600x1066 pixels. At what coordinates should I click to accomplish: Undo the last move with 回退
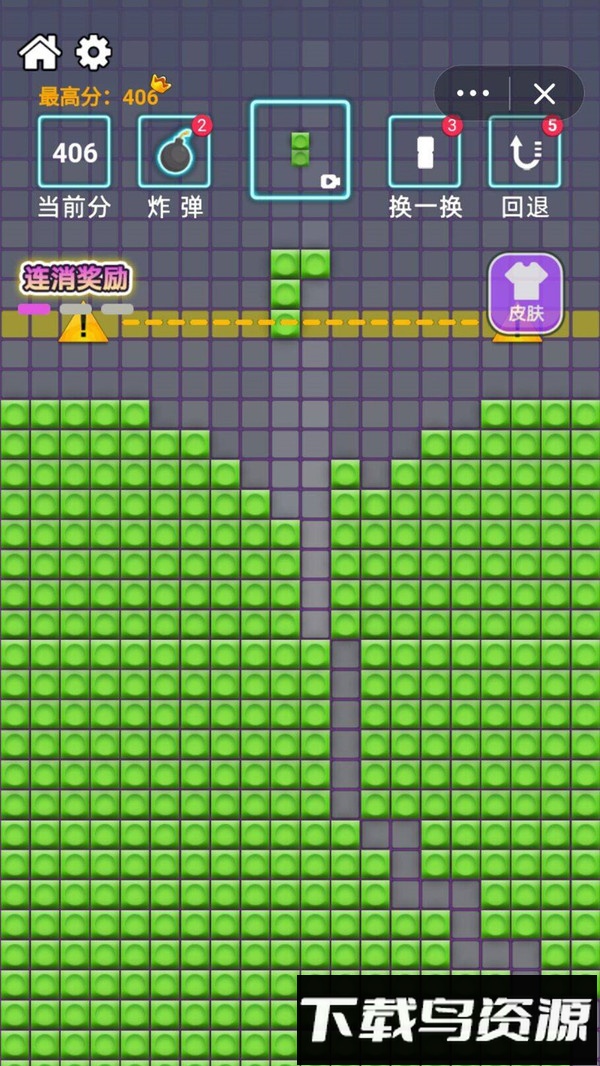coord(524,153)
